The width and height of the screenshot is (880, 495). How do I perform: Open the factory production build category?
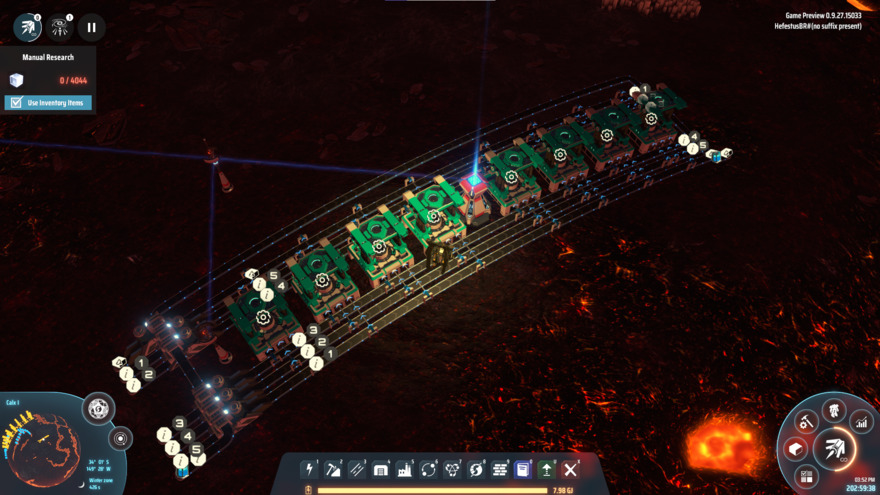pos(405,469)
